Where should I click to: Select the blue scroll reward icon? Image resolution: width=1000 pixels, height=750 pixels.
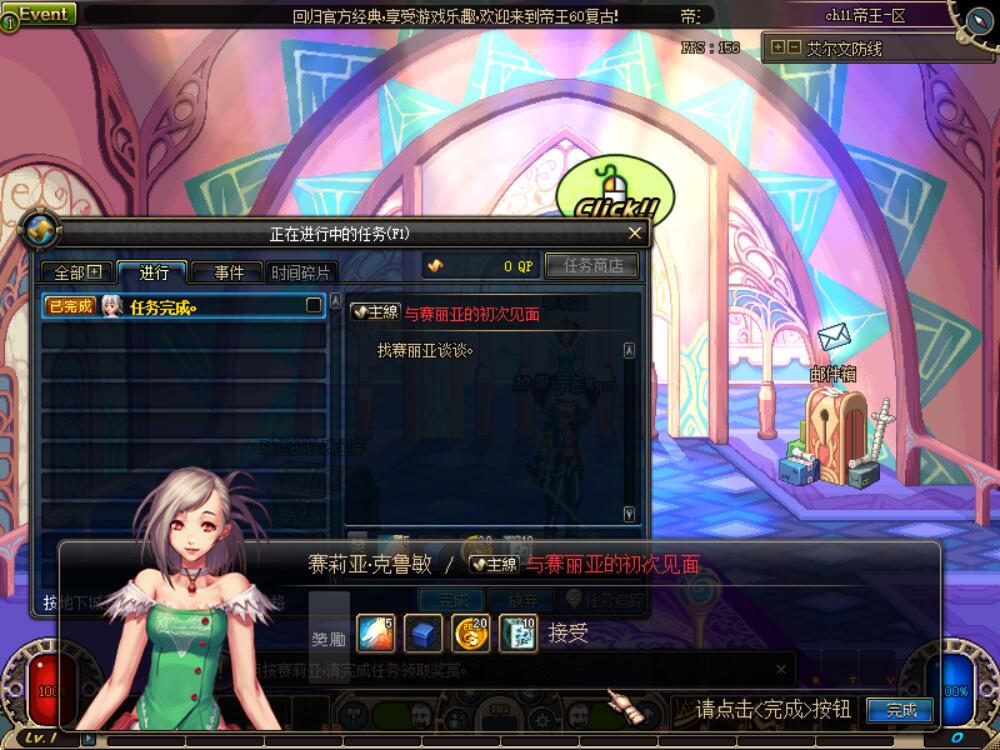coord(518,634)
